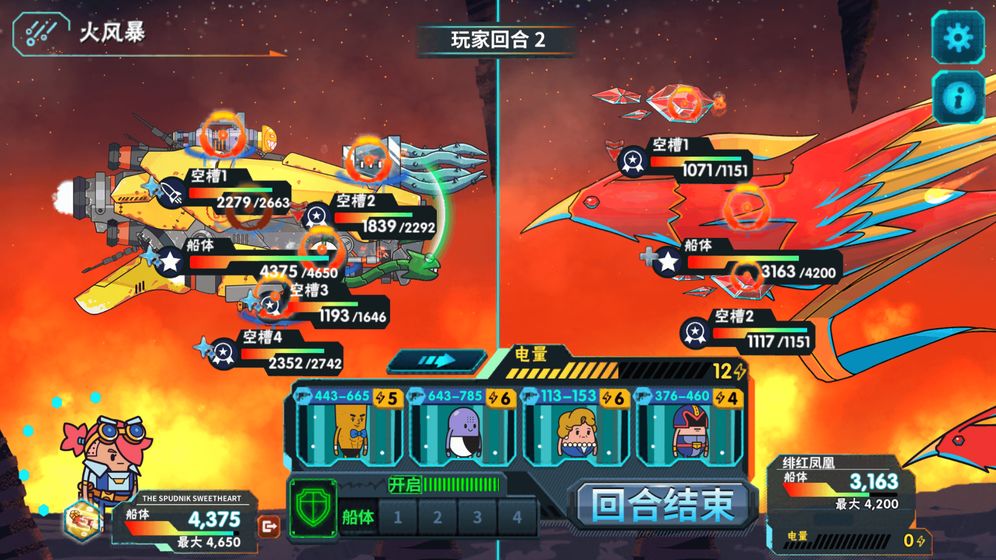This screenshot has height=560, width=996.
Task: Open the gear settings menu
Action: [957, 38]
